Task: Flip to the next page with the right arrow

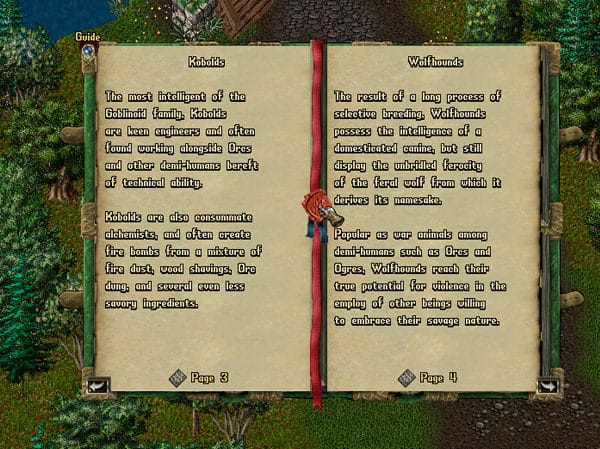Action: [548, 384]
